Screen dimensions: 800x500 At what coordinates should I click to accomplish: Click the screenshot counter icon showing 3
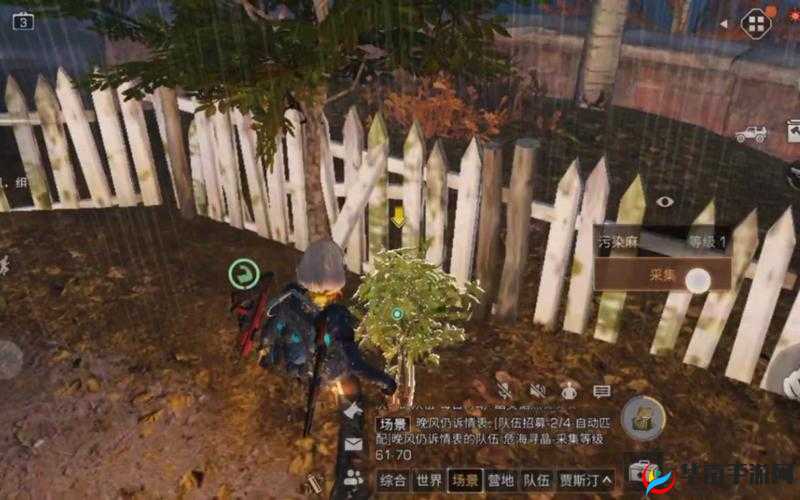tap(22, 20)
